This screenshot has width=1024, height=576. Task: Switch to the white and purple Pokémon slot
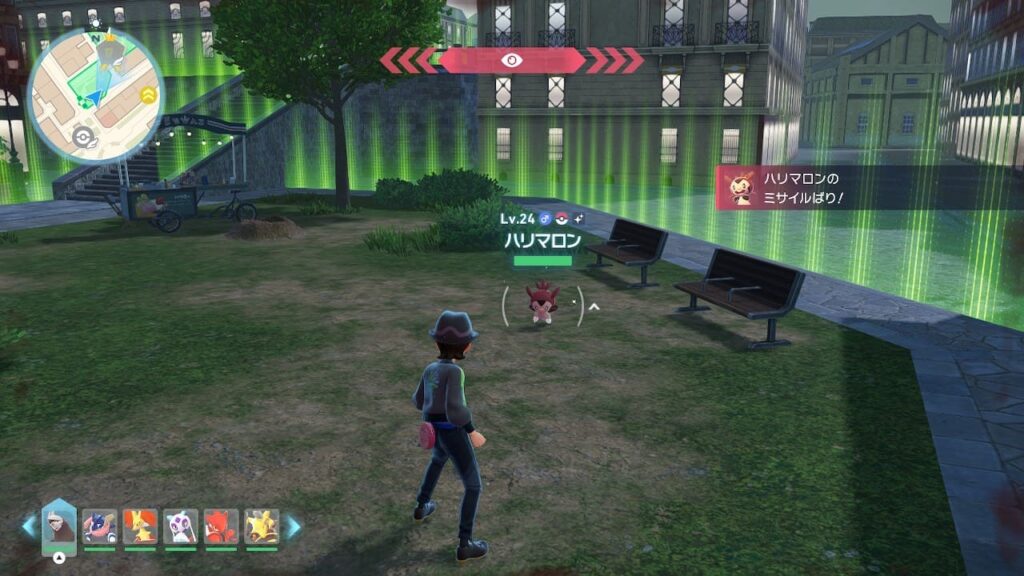tap(181, 526)
